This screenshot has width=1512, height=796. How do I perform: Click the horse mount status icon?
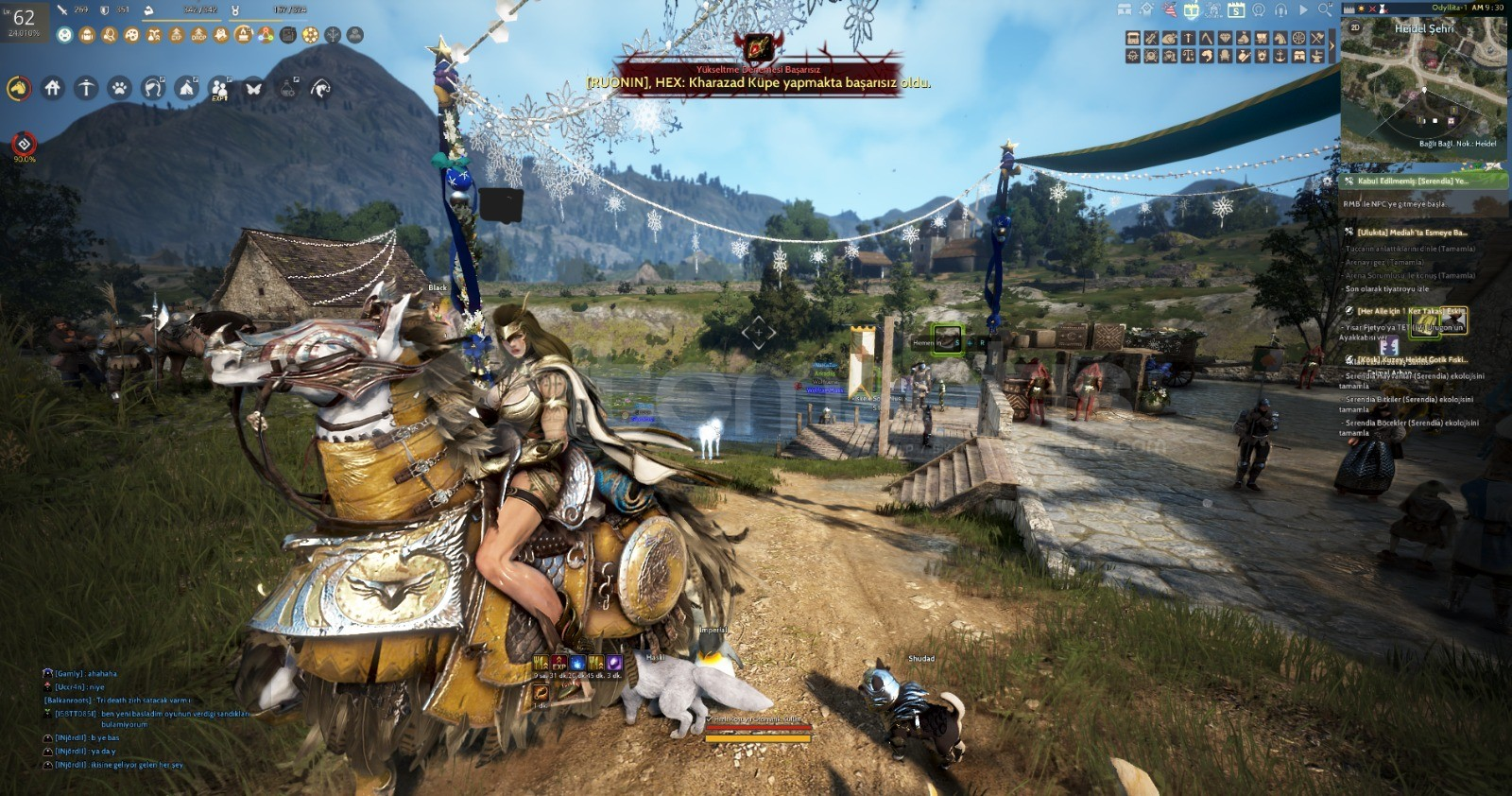point(19,89)
